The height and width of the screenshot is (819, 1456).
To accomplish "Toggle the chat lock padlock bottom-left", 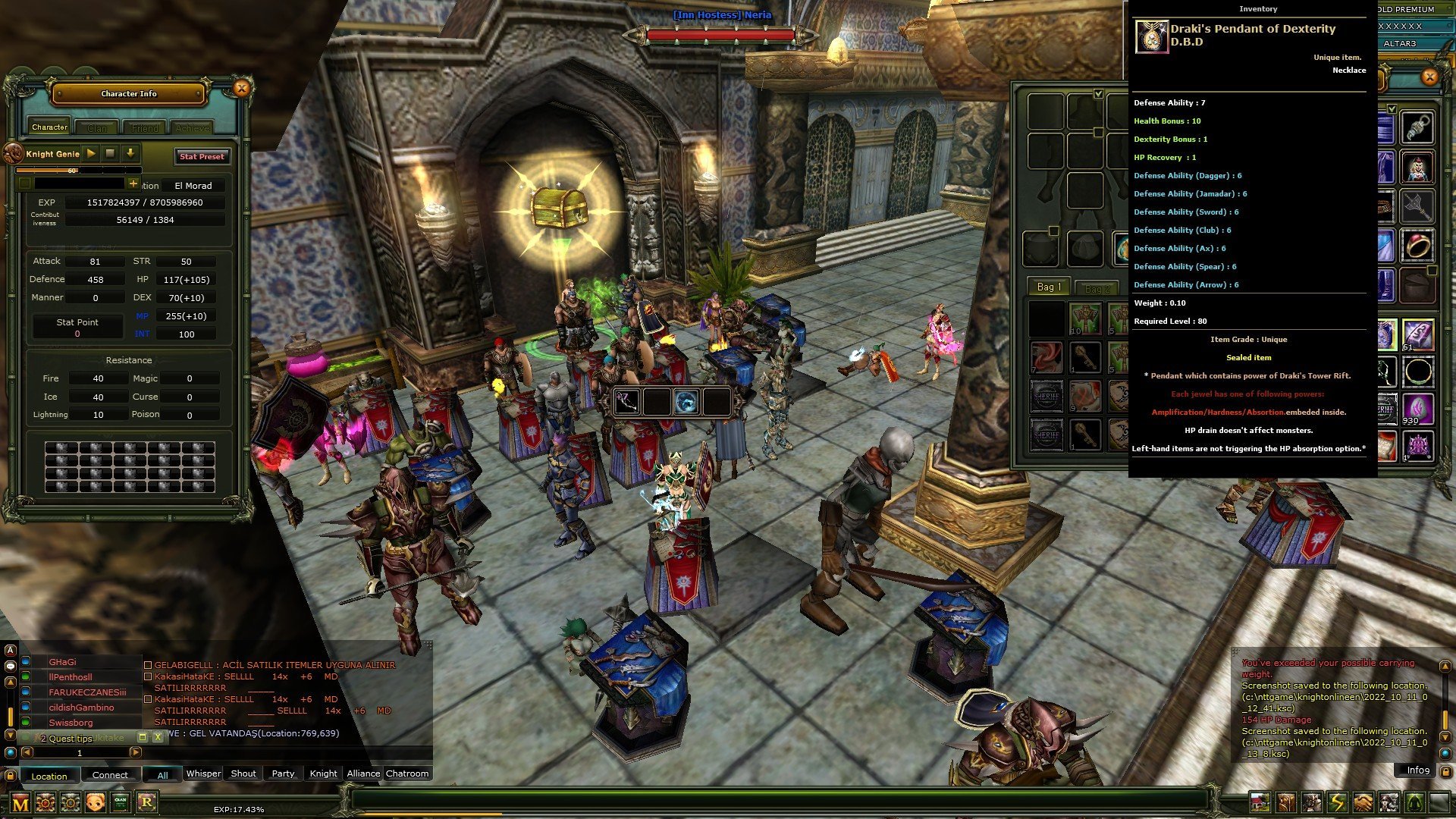I will [x=11, y=776].
